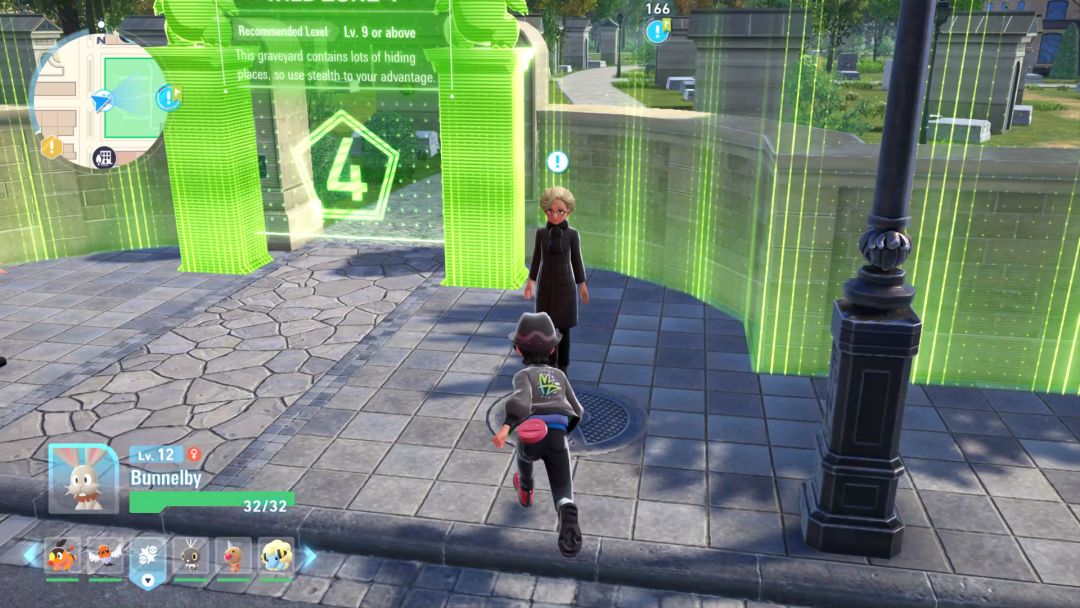Open the circular minimap
The height and width of the screenshot is (608, 1080).
pos(101,98)
